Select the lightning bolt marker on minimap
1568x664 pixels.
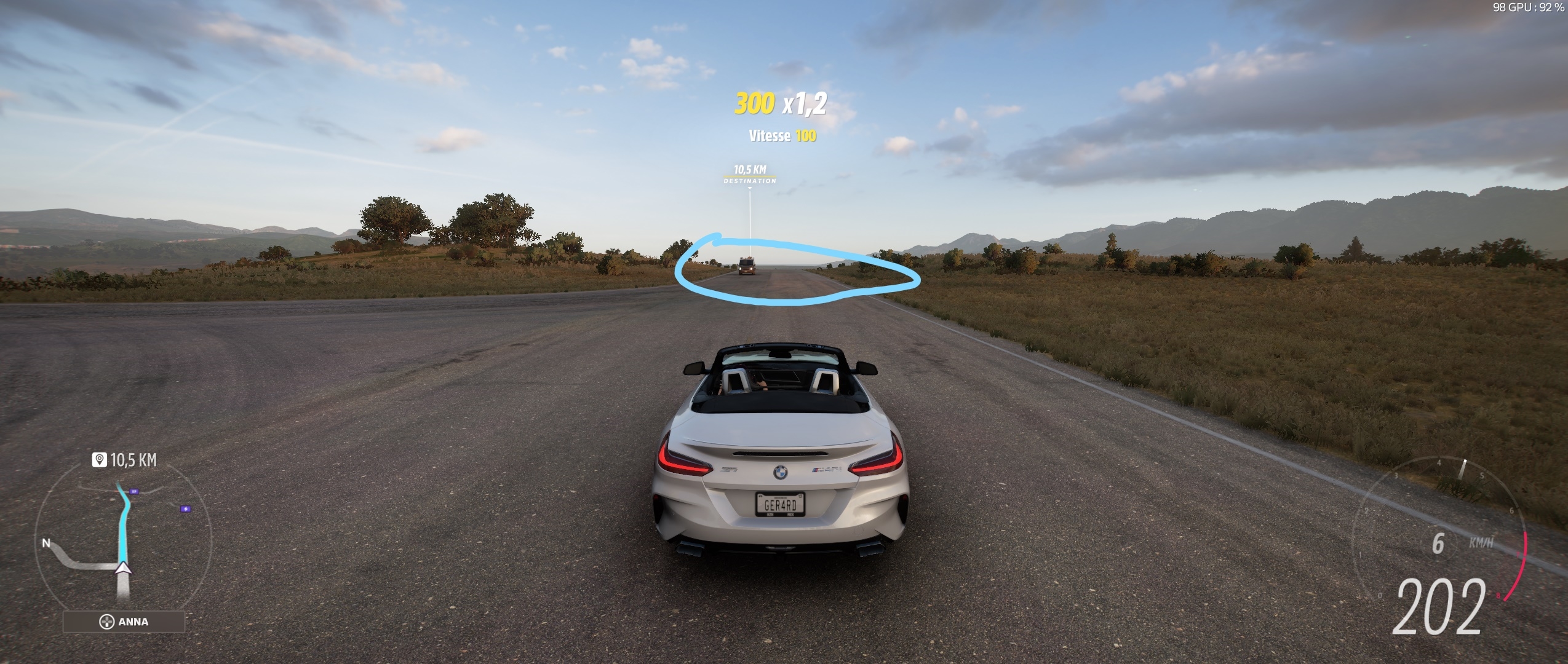pos(185,509)
